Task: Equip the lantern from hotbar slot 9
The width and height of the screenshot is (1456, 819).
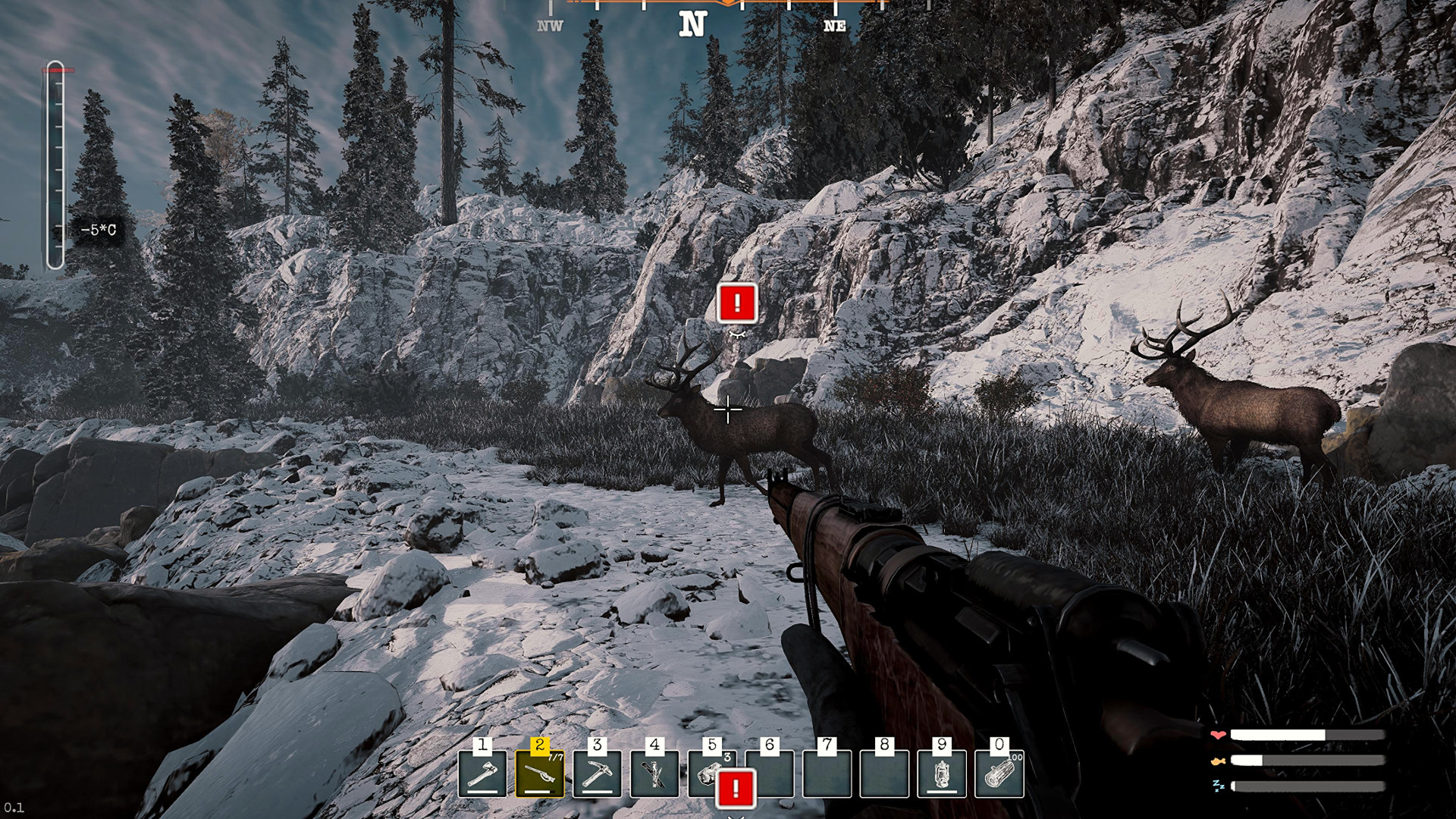Action: click(x=941, y=774)
